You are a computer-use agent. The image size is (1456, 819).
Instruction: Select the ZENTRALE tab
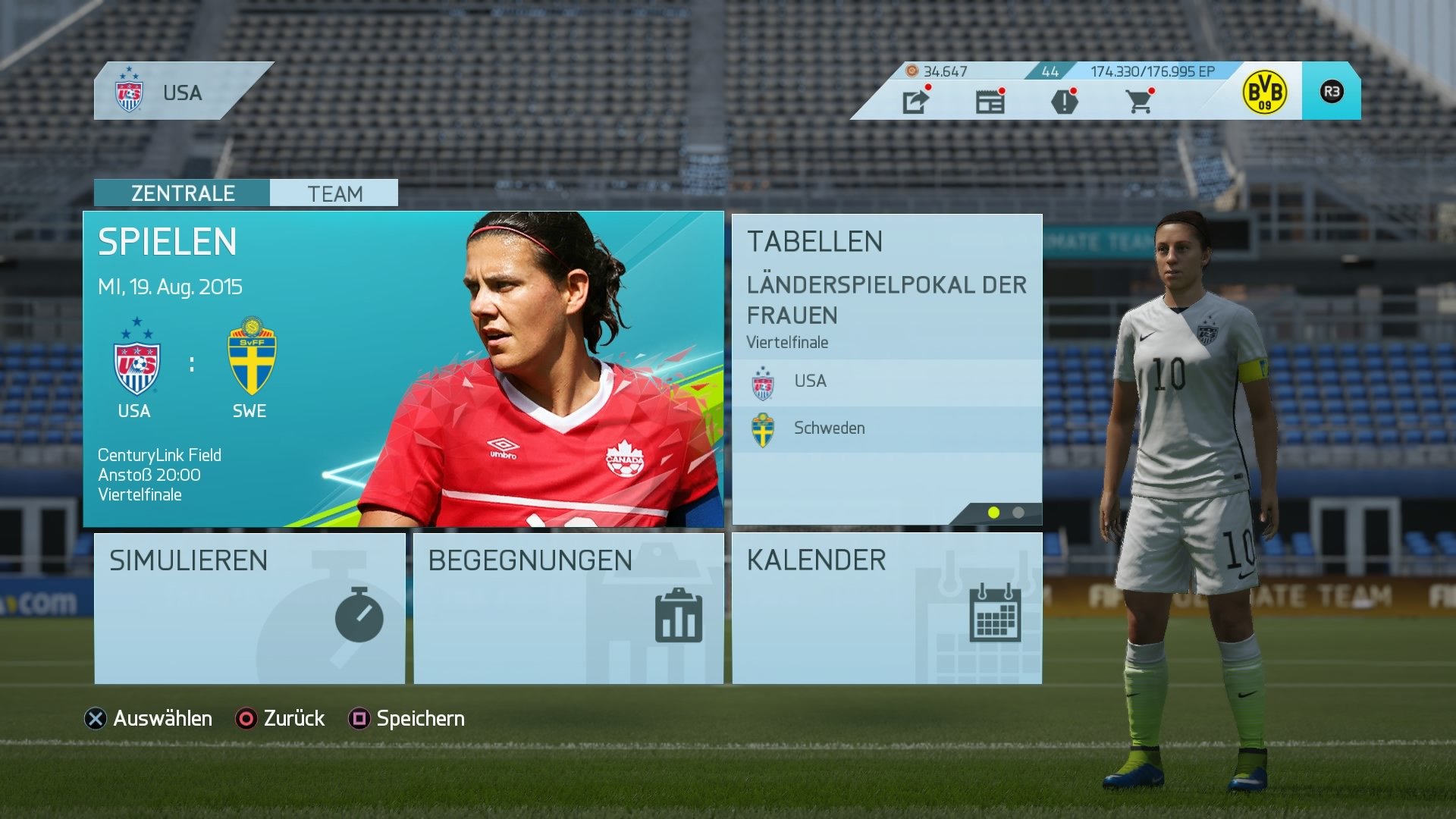coord(182,193)
